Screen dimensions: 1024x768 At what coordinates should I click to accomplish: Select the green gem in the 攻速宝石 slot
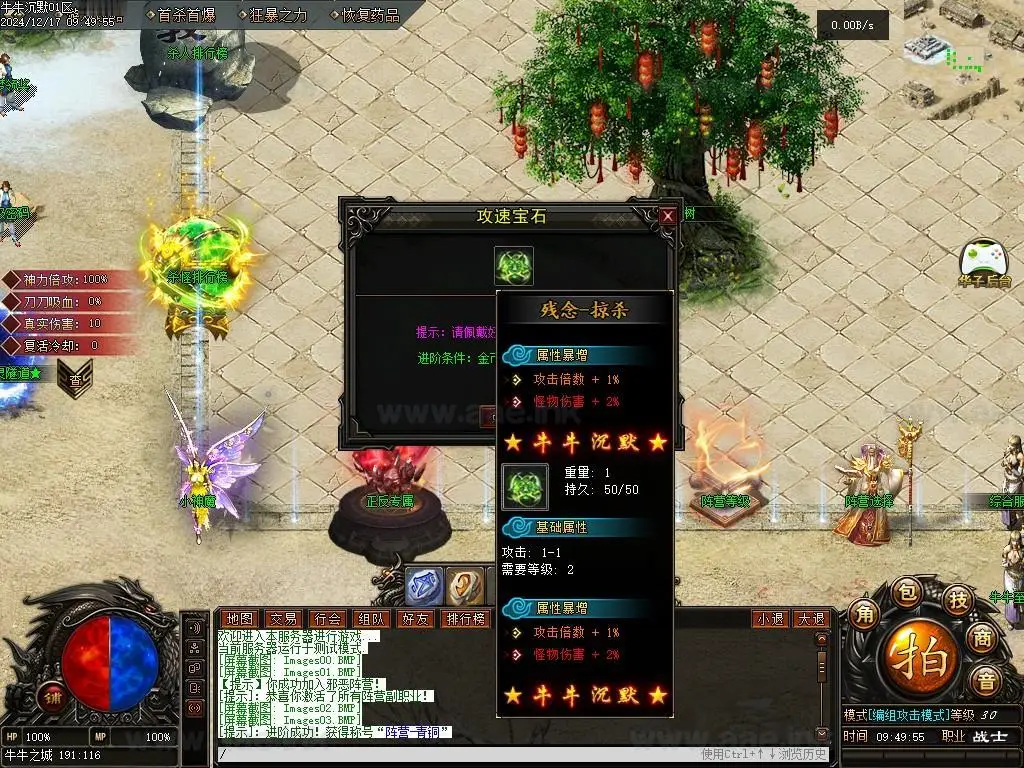514,266
